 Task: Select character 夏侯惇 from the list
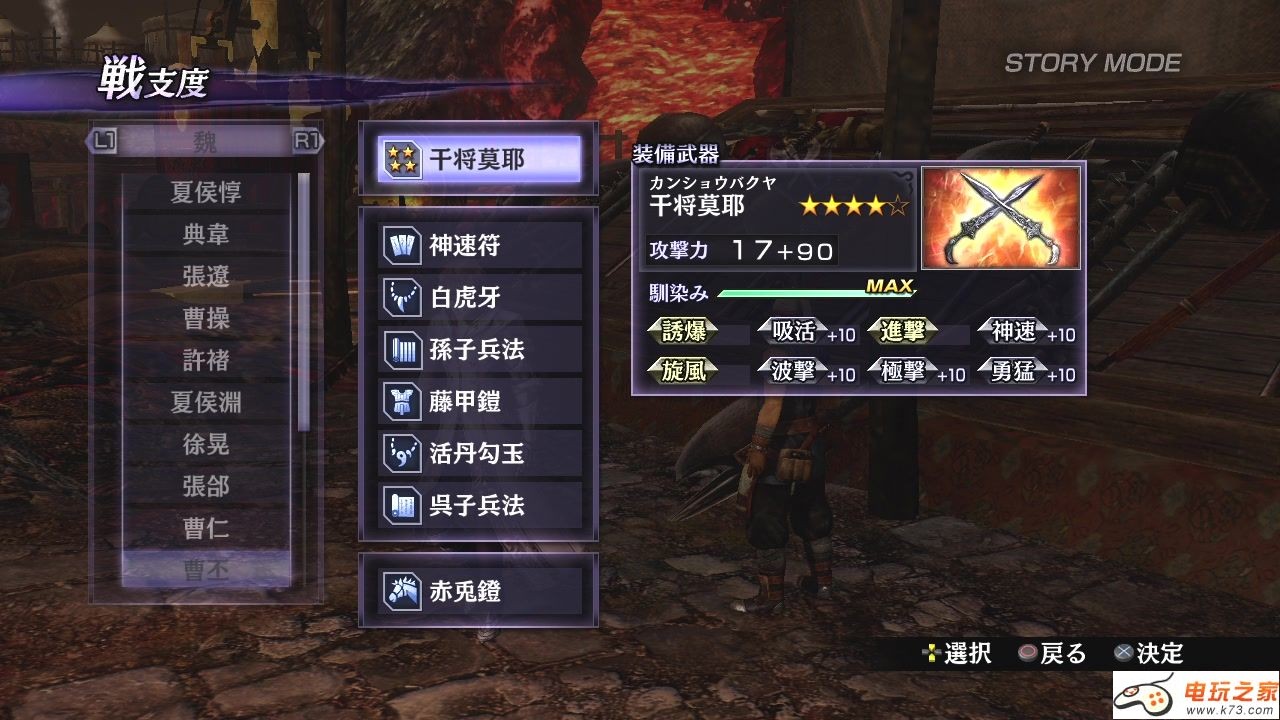coord(206,192)
